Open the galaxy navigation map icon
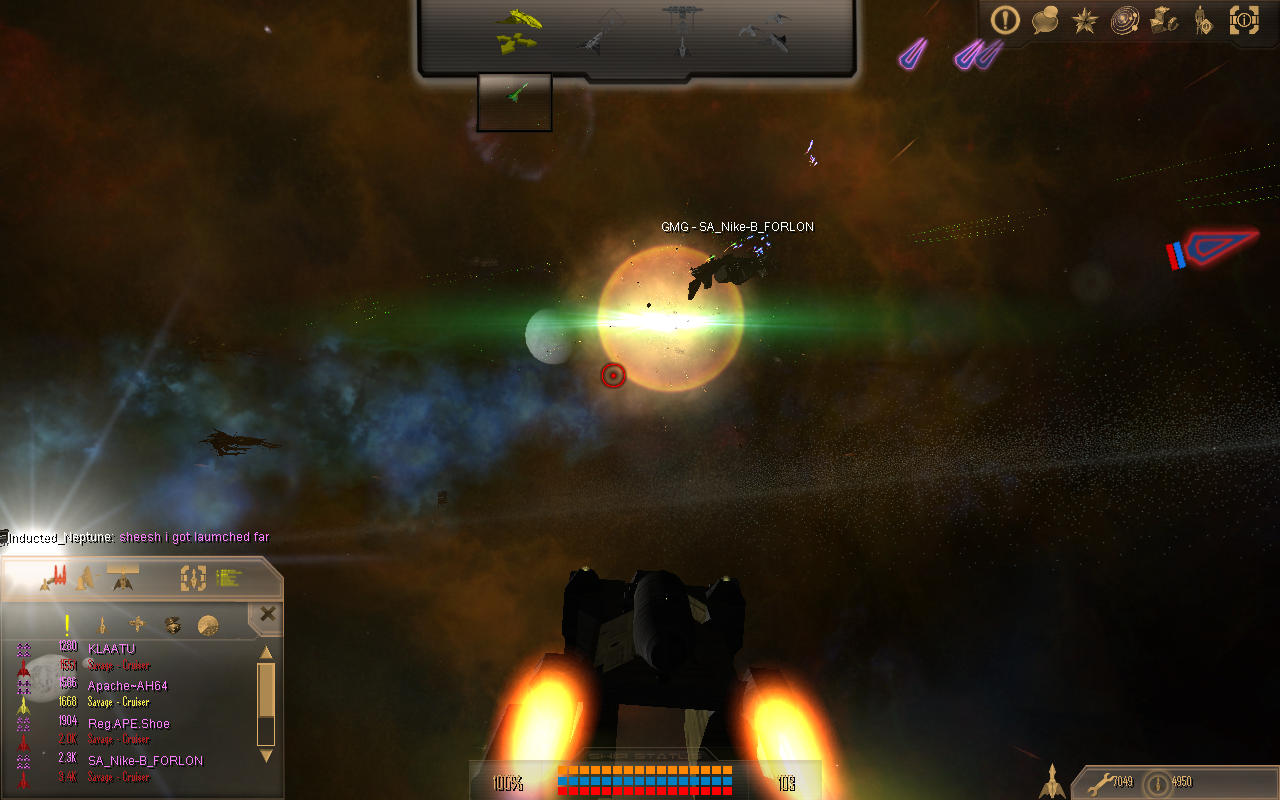The width and height of the screenshot is (1280, 800). 1124,20
